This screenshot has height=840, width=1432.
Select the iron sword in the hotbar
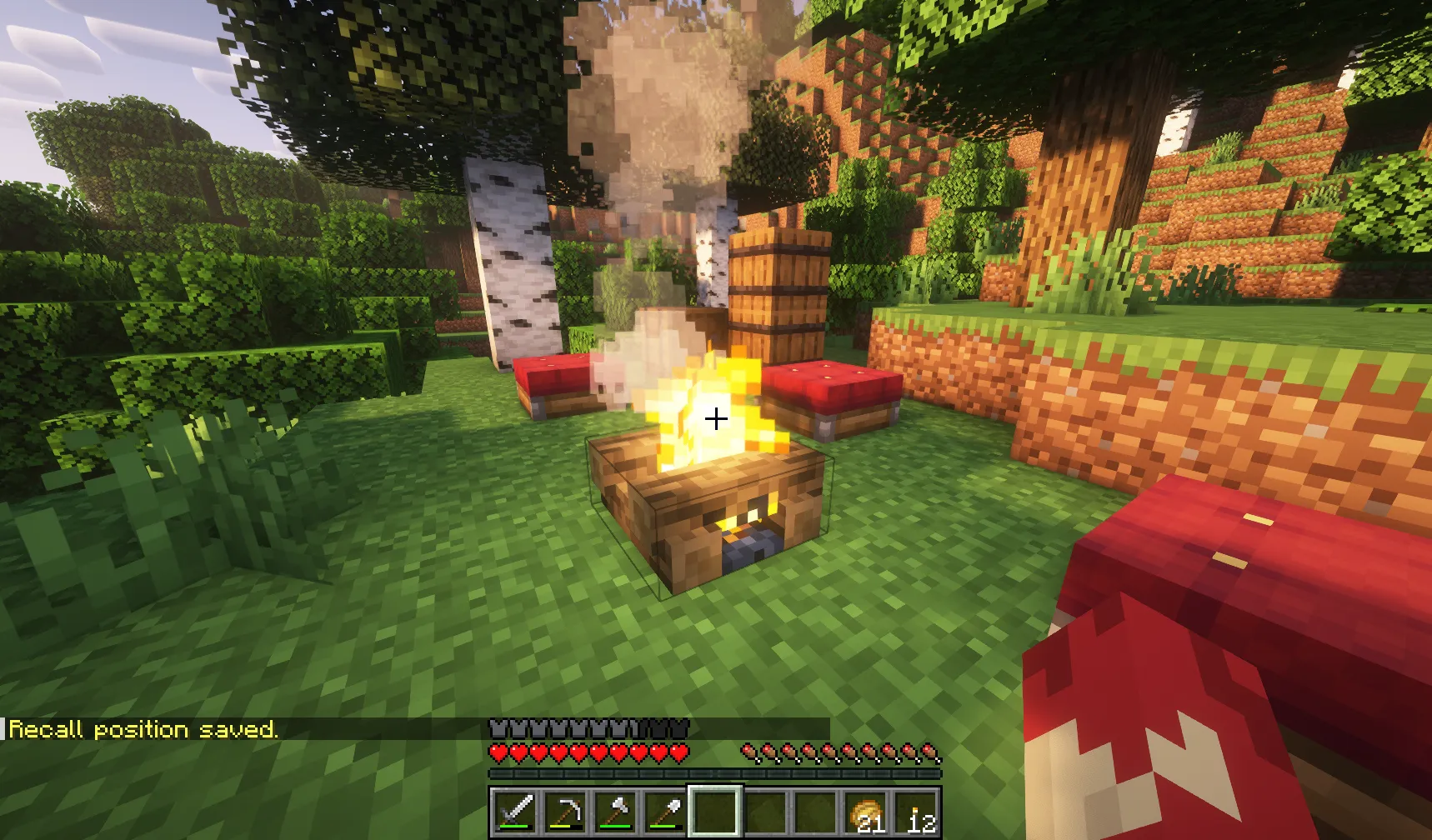tap(516, 812)
